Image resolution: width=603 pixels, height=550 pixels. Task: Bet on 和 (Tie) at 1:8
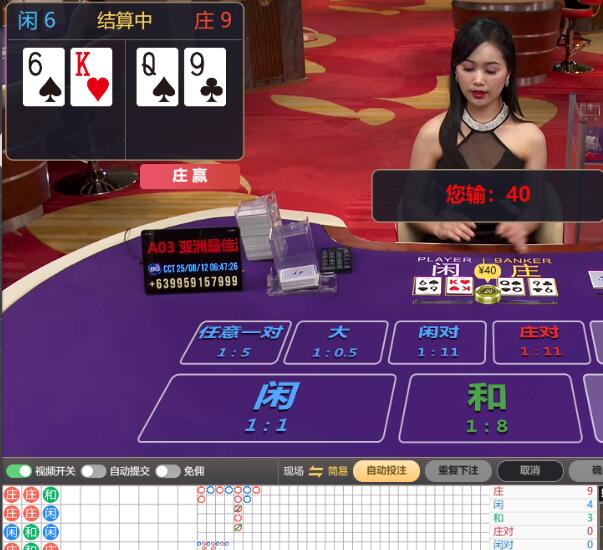(487, 406)
